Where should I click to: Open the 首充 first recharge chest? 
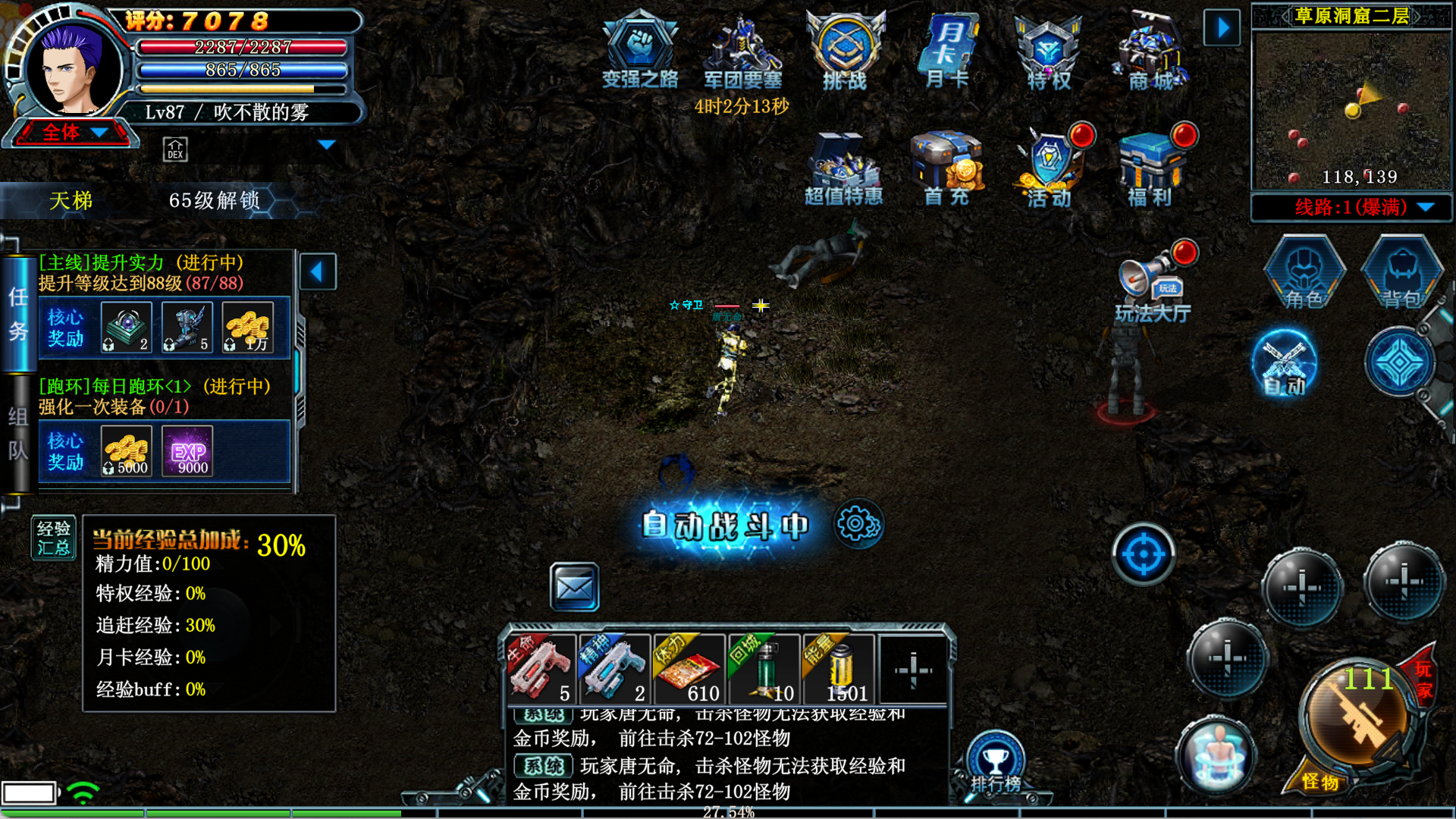947,168
